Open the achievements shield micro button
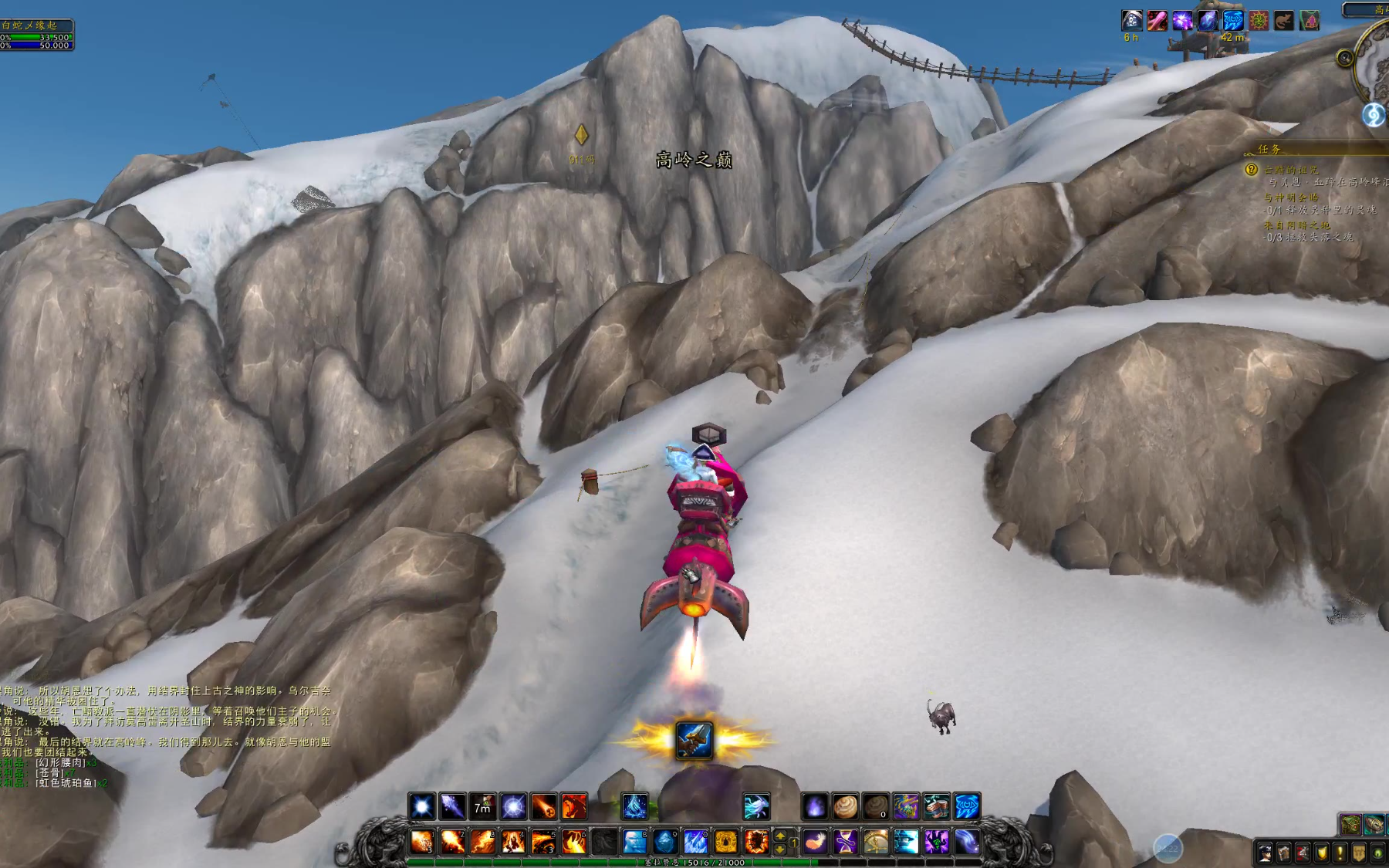This screenshot has width=1389, height=868. [x=1322, y=853]
